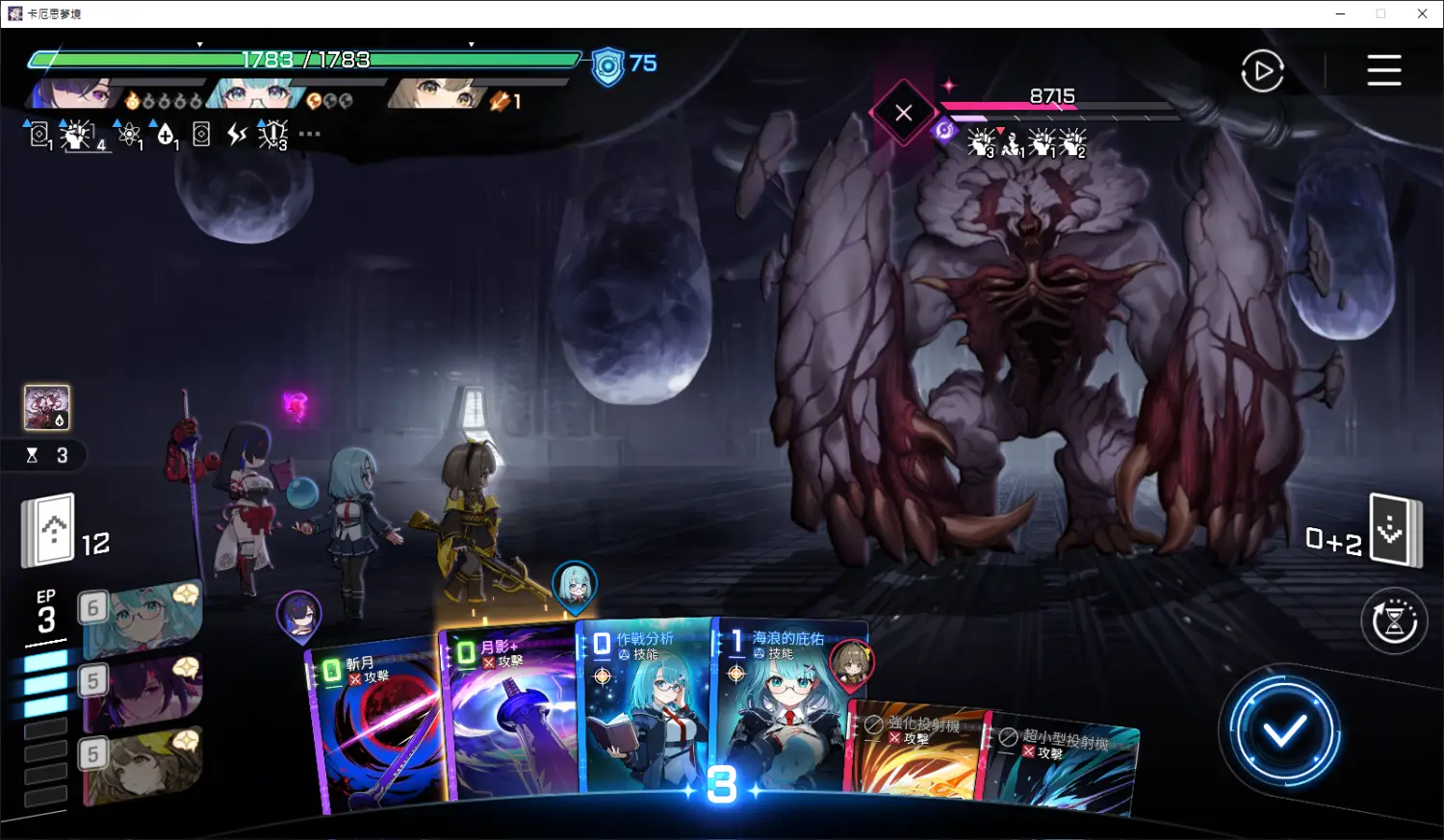1444x840 pixels.
Task: Open the discard pile deck icon
Action: (x=1394, y=530)
